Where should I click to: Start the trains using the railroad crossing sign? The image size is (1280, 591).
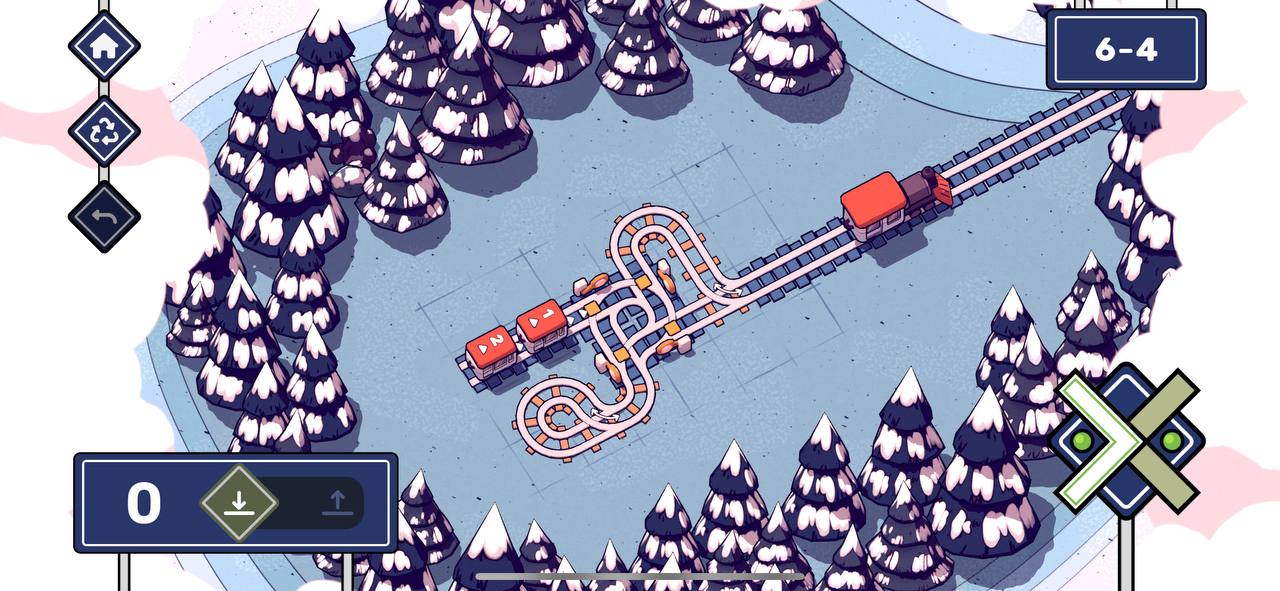(x=1127, y=441)
